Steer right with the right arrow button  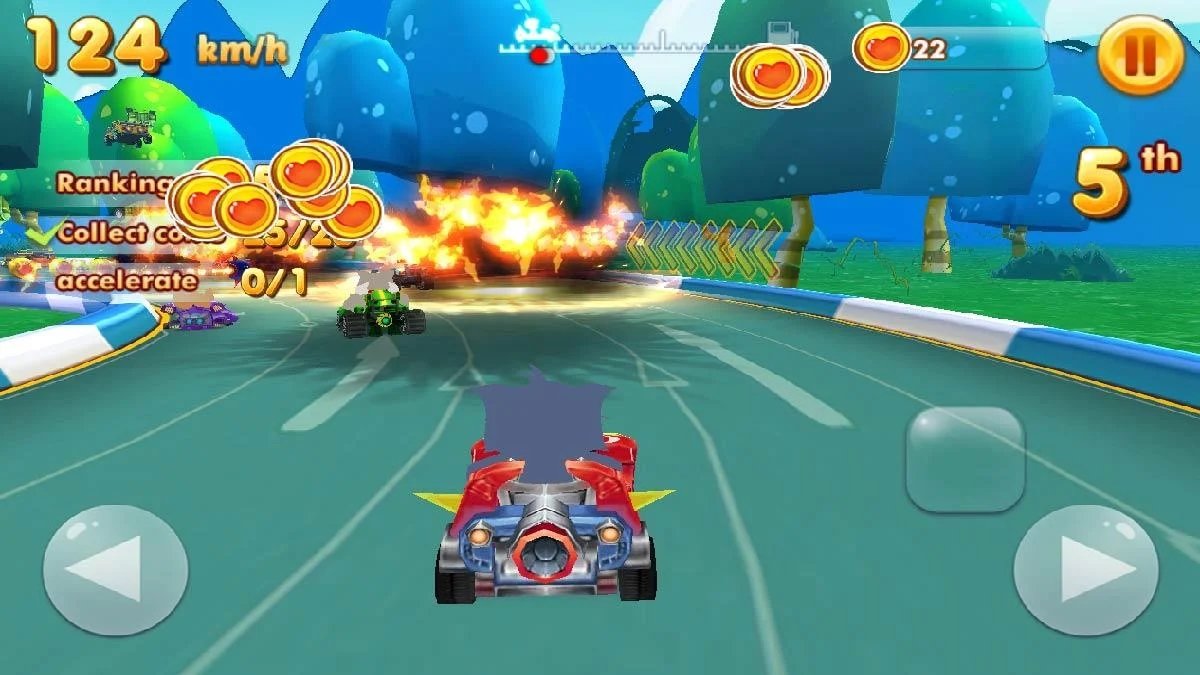pyautogui.click(x=1086, y=569)
